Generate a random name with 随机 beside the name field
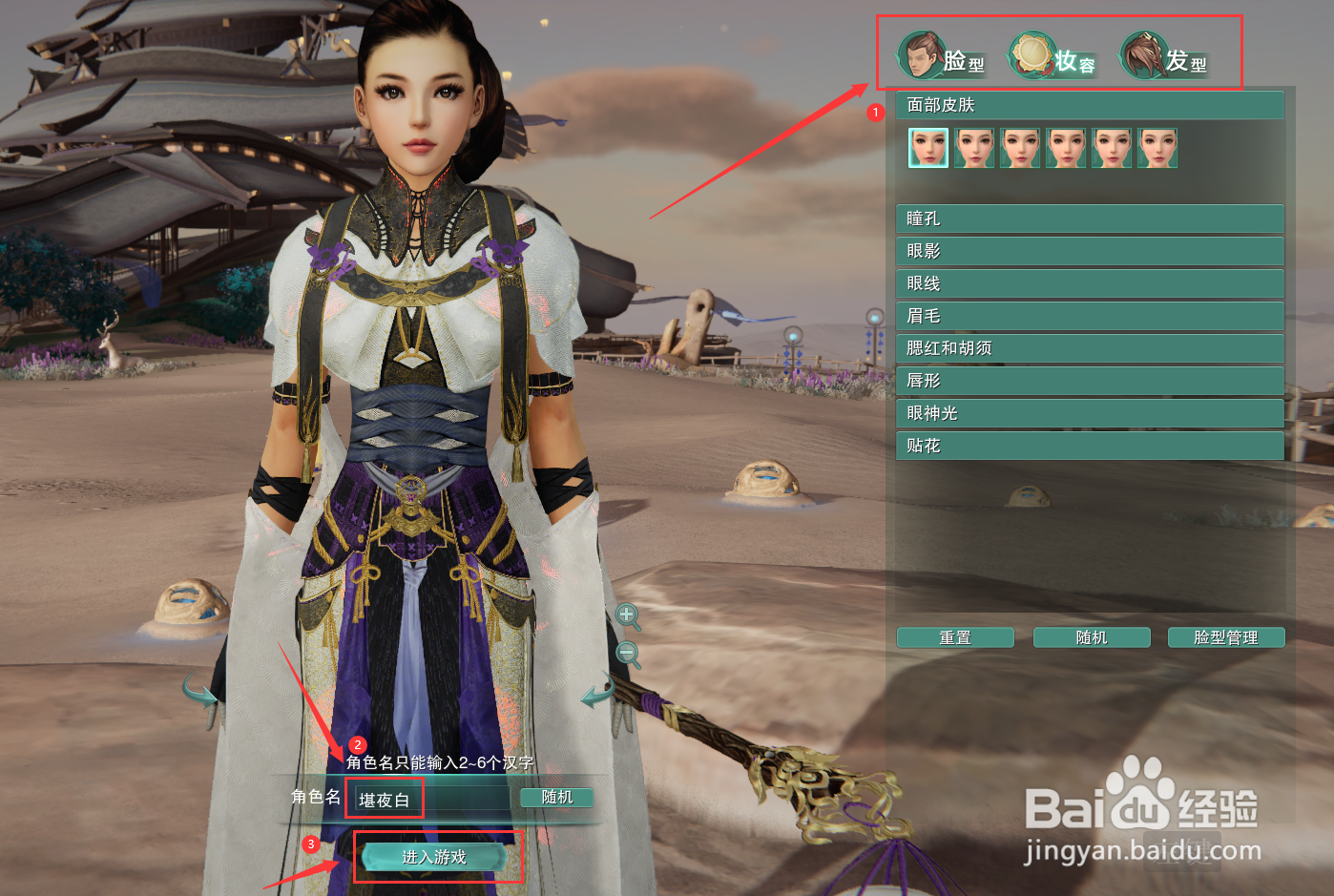Image resolution: width=1334 pixels, height=896 pixels. (x=556, y=797)
